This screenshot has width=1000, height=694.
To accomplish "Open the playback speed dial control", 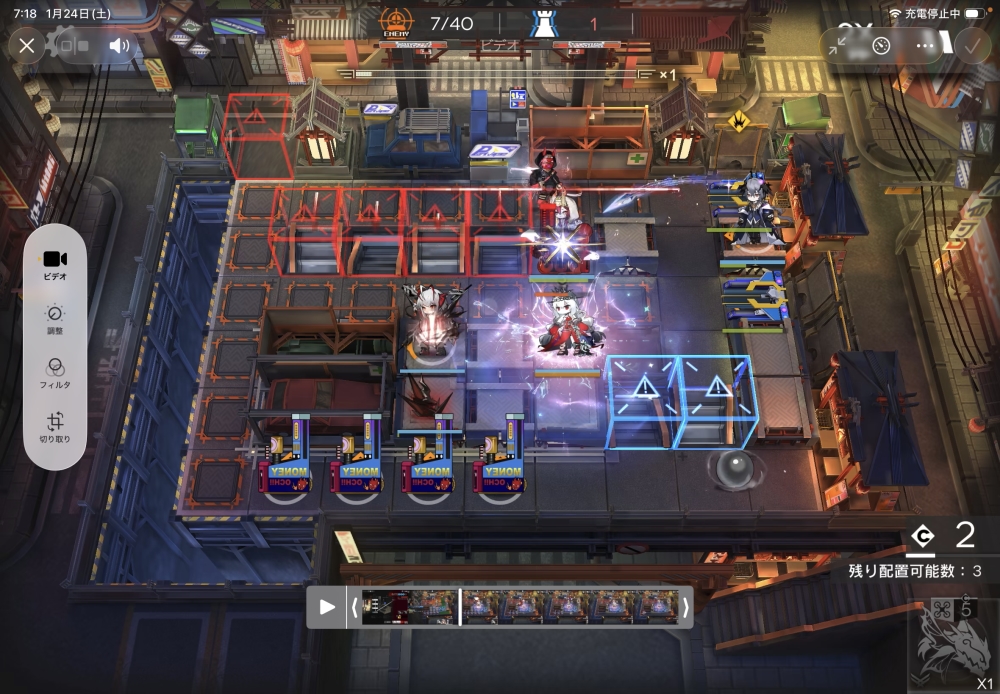I will coord(881,45).
